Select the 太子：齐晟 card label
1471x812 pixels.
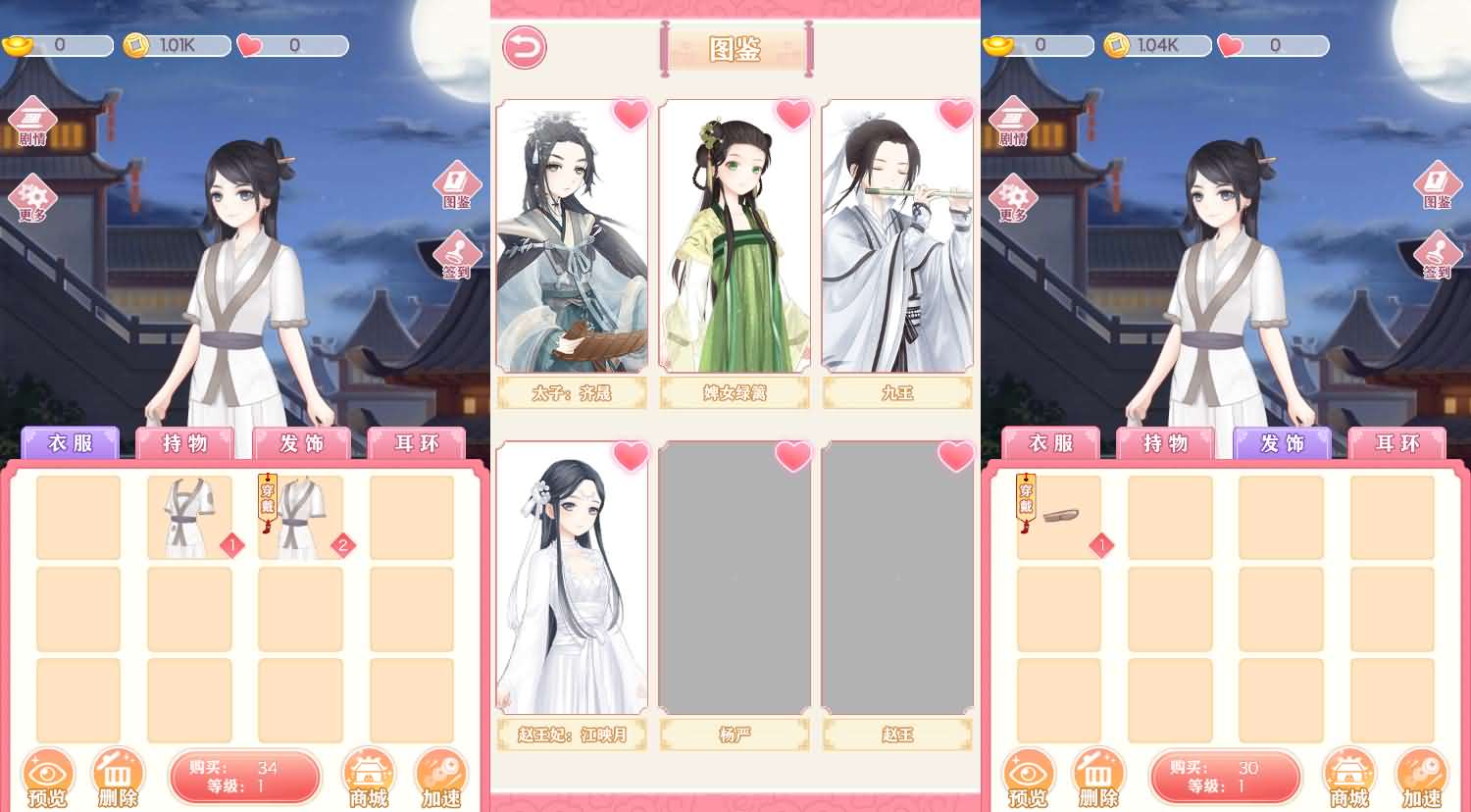(x=573, y=392)
